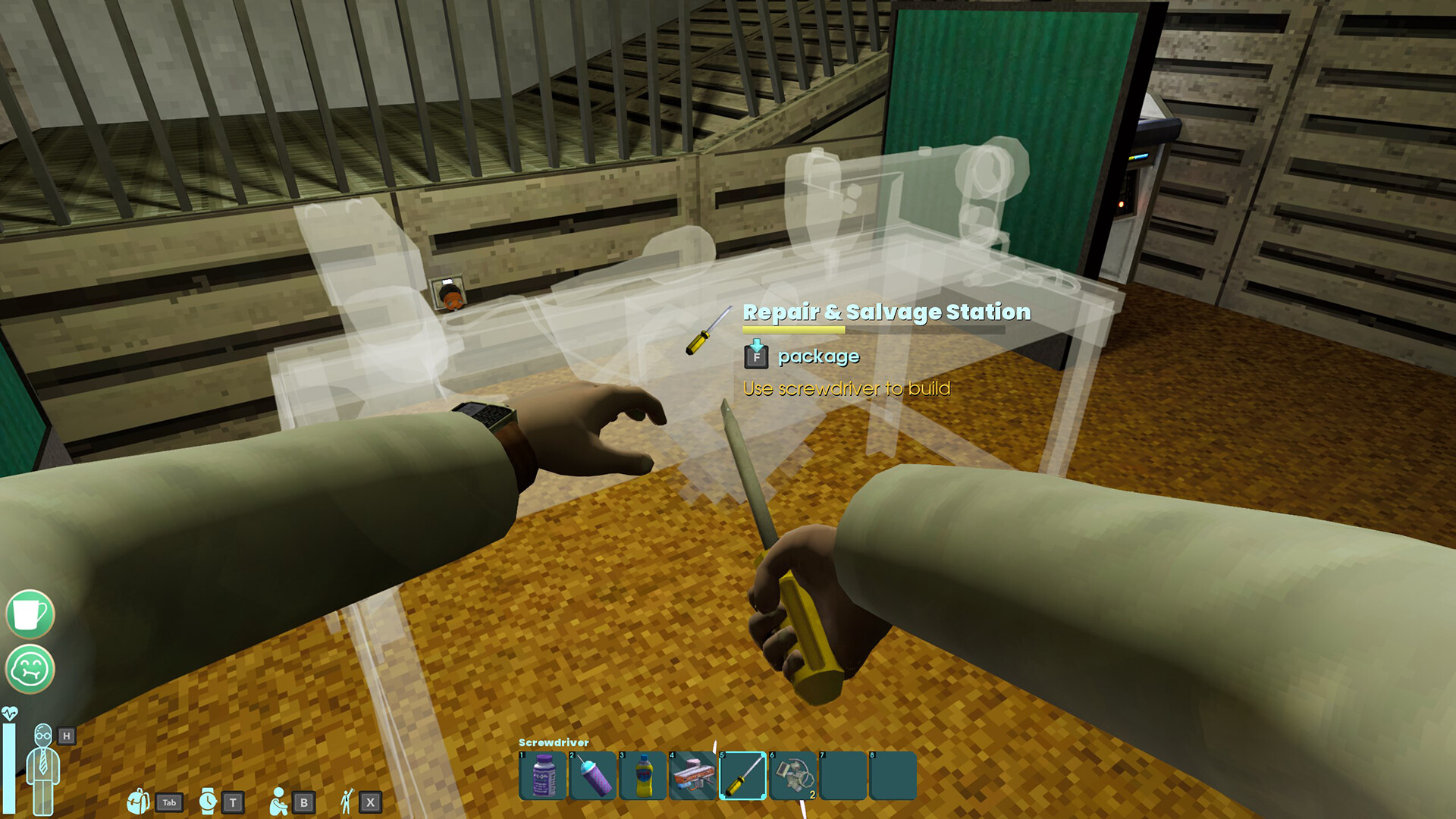Select the scrap parts stack in hotbar slot 6
The height and width of the screenshot is (819, 1456).
click(791, 773)
